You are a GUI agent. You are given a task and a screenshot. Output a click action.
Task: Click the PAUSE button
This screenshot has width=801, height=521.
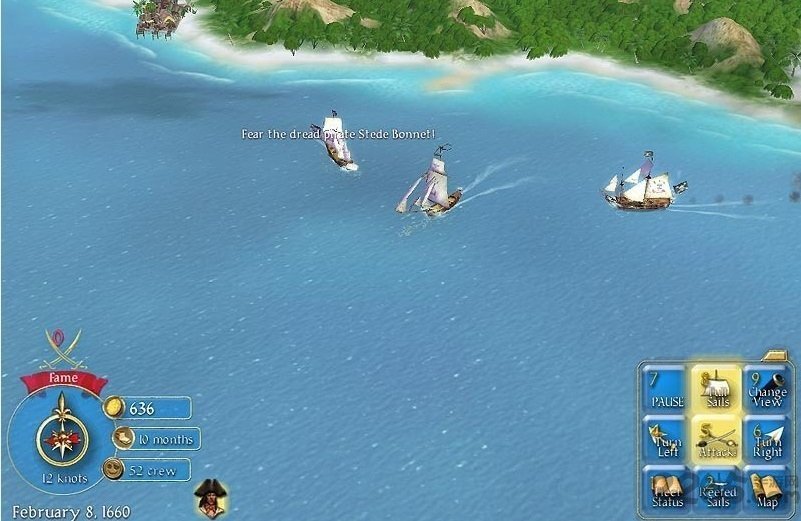[667, 390]
